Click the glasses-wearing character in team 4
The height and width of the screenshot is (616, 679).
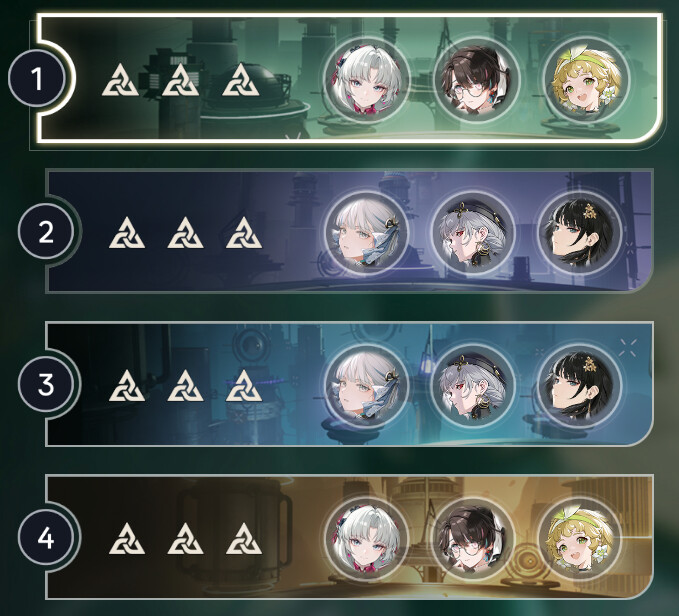click(470, 537)
